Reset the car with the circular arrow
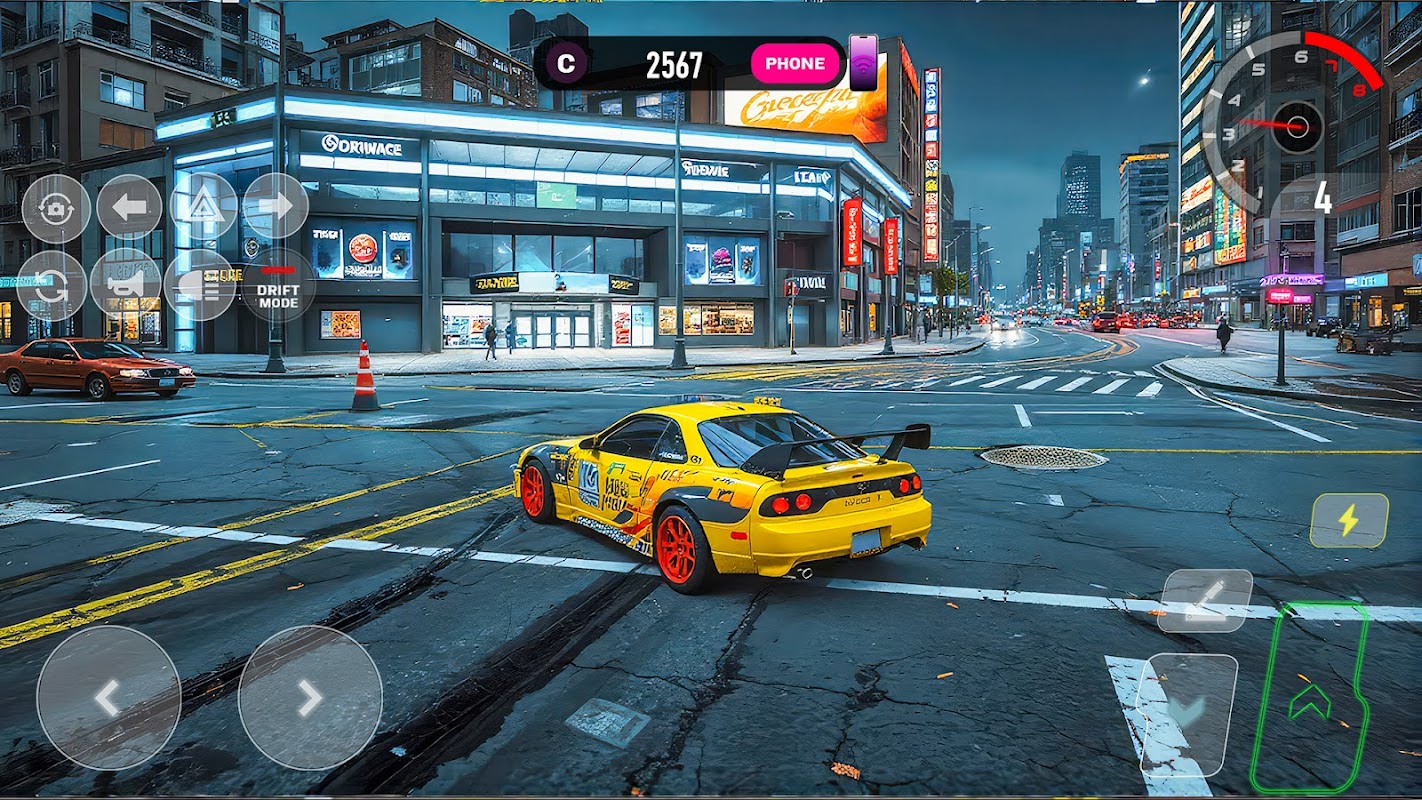 [x=52, y=284]
